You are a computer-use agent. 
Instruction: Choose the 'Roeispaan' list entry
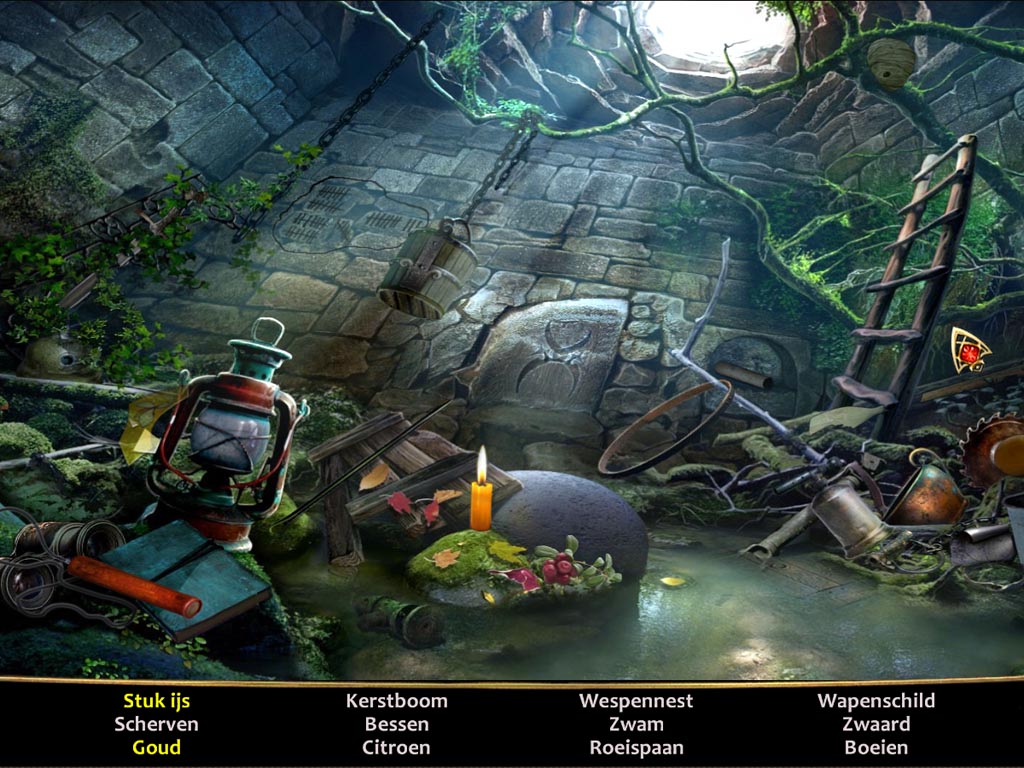[636, 747]
